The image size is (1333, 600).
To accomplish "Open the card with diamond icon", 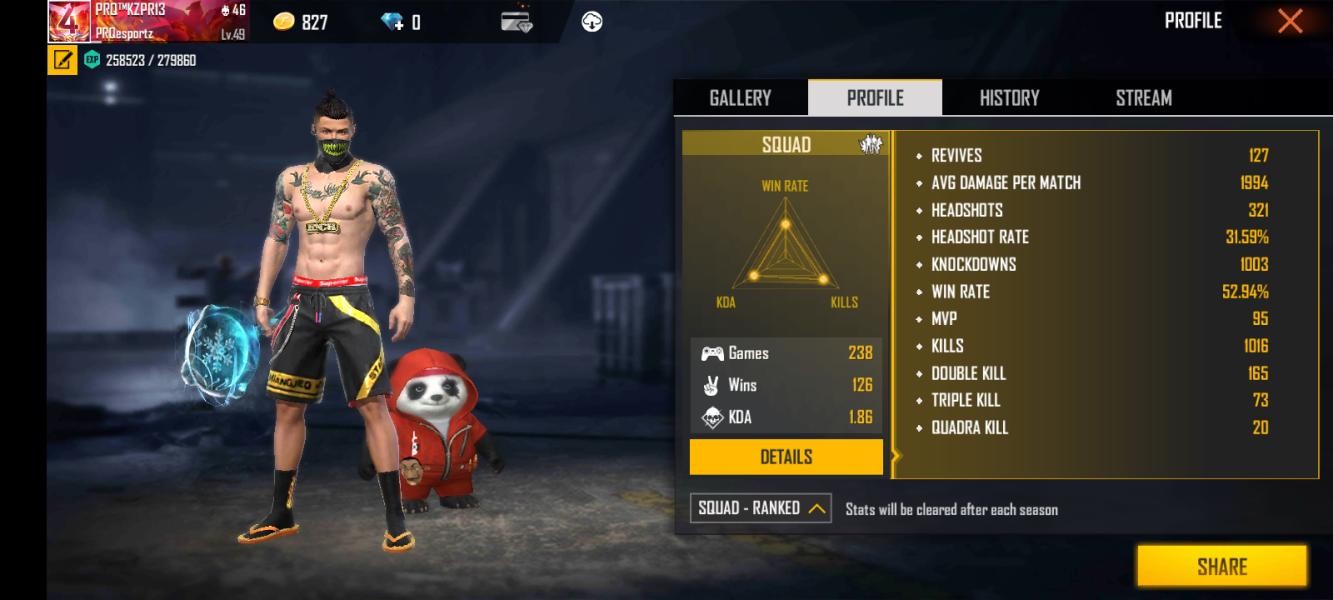I will [516, 22].
